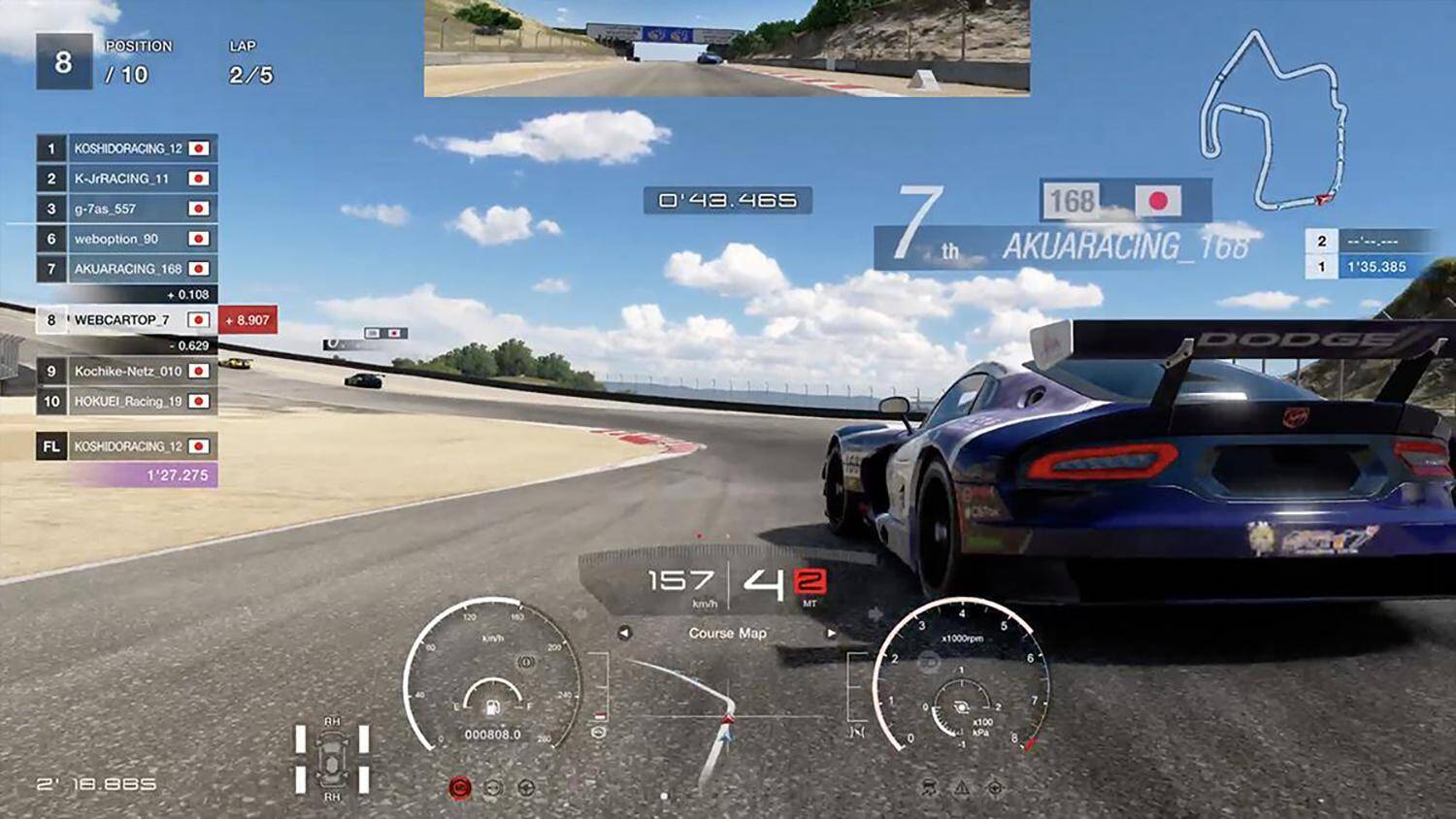Image resolution: width=1456 pixels, height=819 pixels.
Task: Click the Course Map right arrow
Action: [x=831, y=633]
